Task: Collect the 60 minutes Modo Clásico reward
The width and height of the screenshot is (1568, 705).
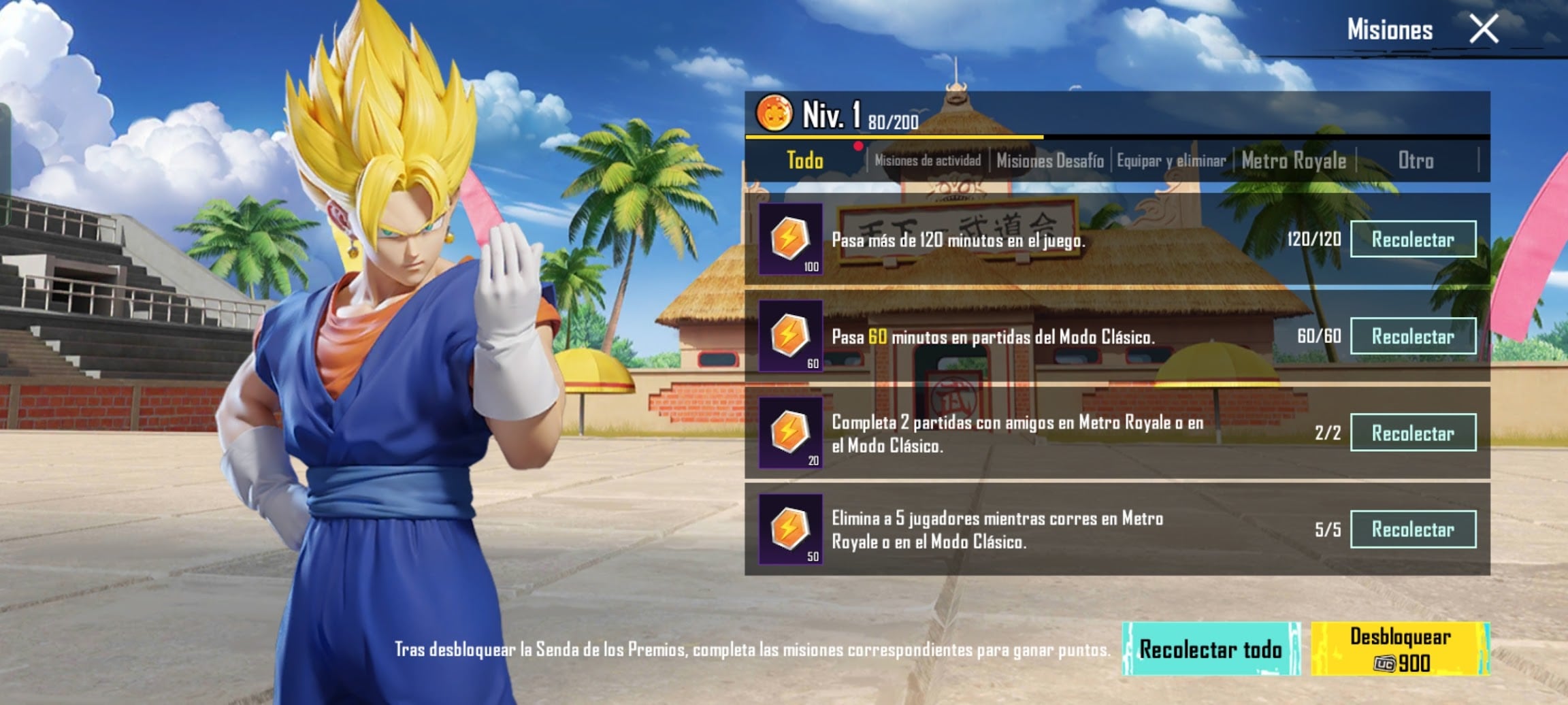Action: pos(1413,336)
